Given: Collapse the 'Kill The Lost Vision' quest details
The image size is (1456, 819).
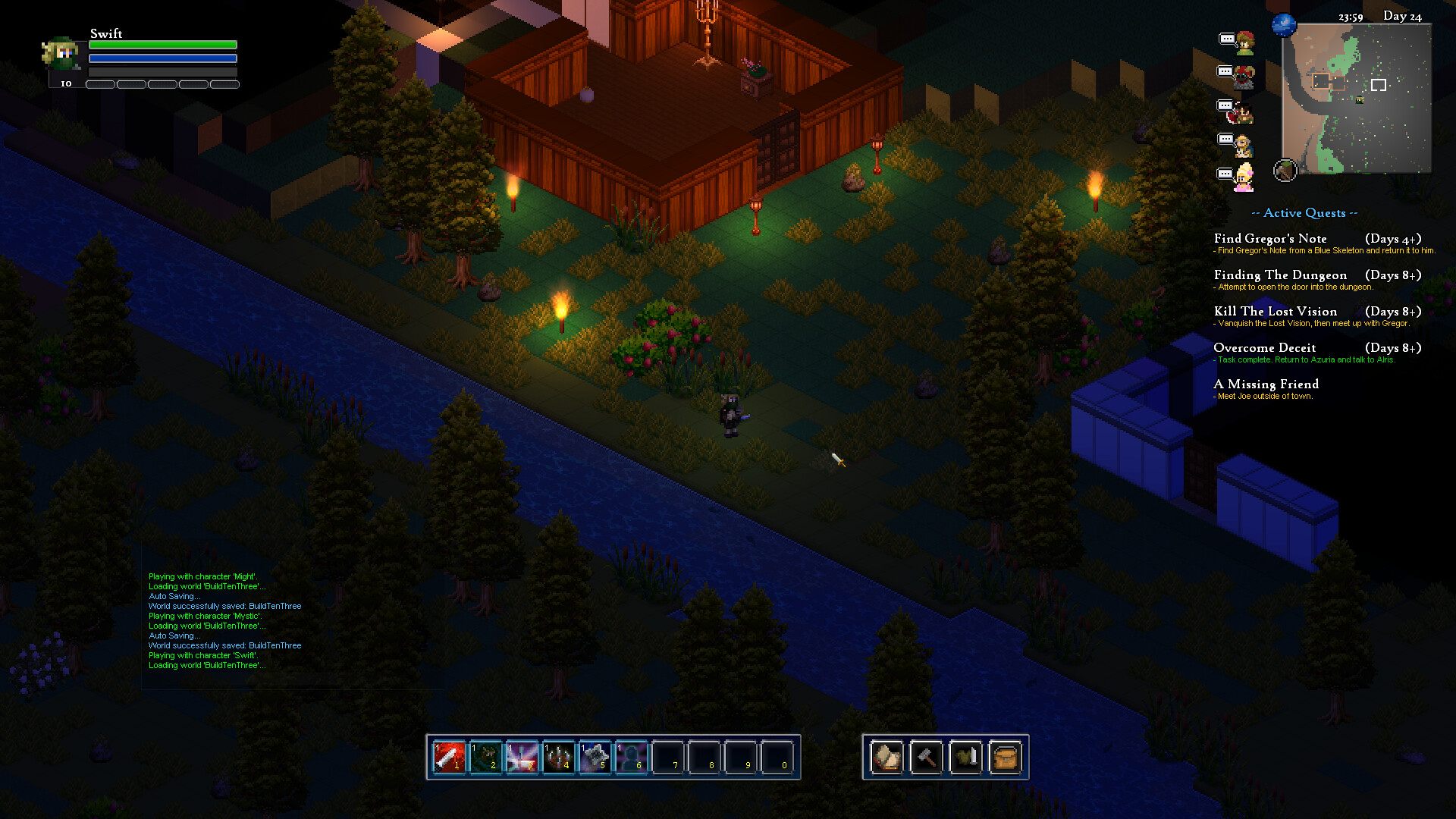Looking at the screenshot, I should pyautogui.click(x=1276, y=311).
